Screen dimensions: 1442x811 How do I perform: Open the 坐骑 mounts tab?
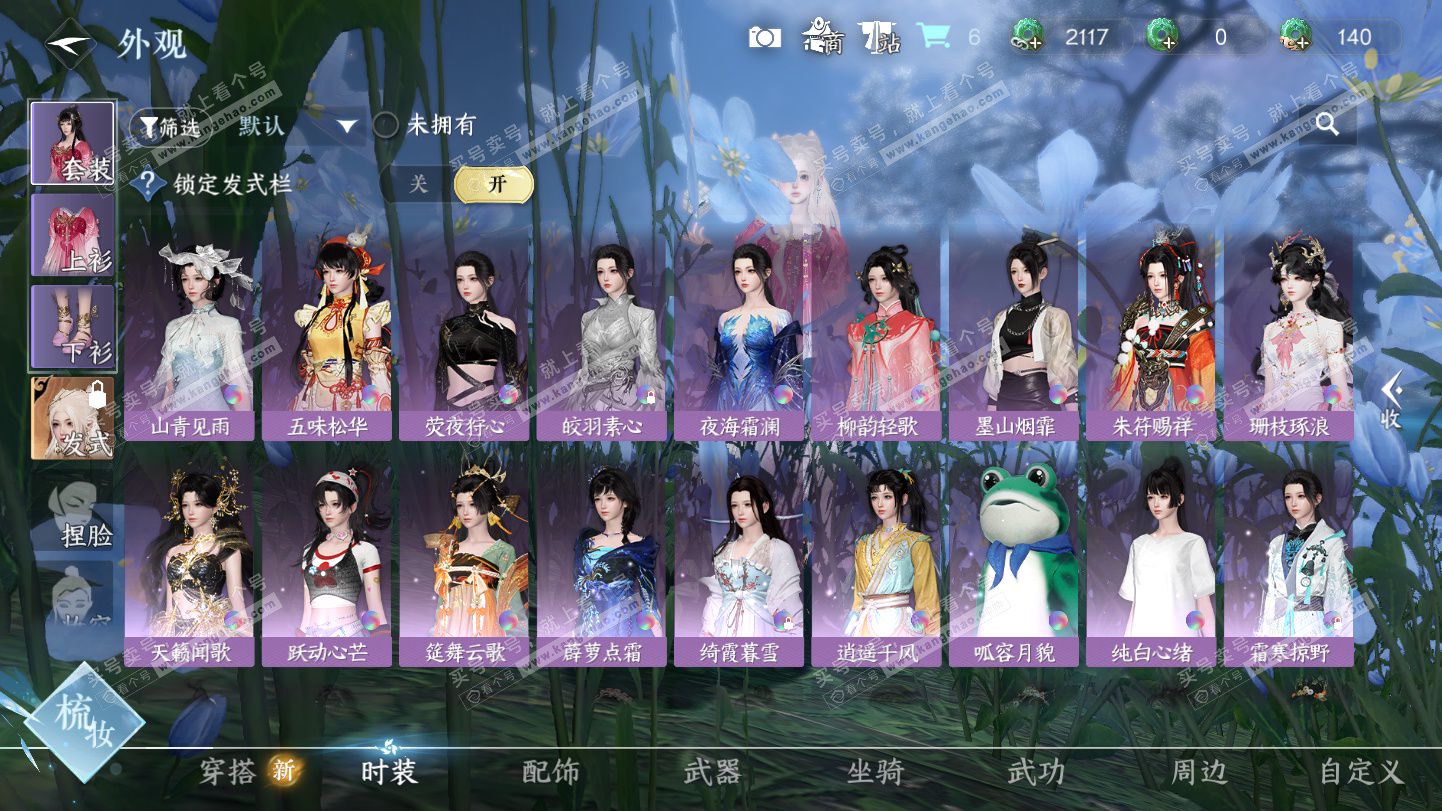(x=875, y=772)
